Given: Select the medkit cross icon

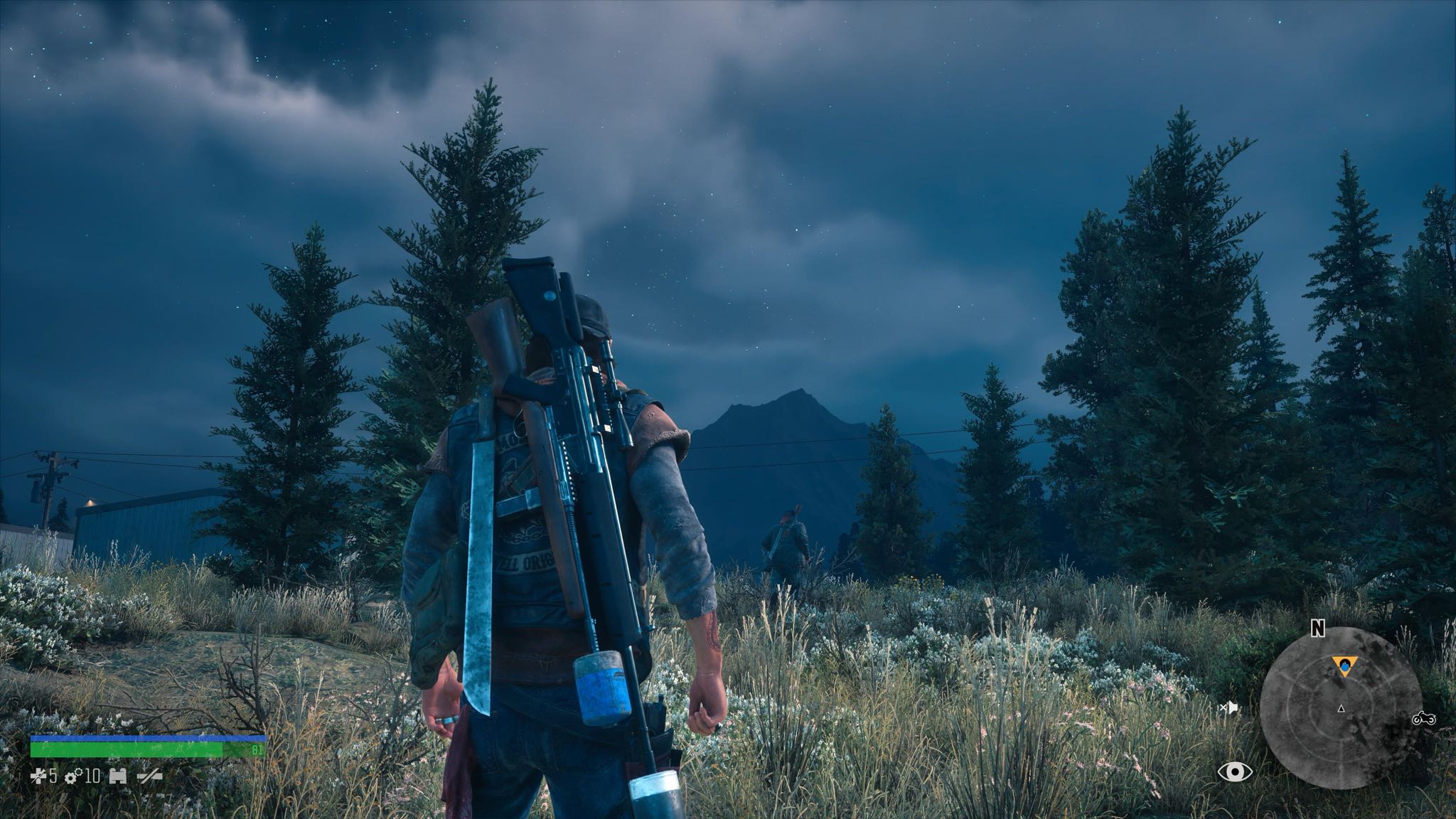Looking at the screenshot, I should [x=39, y=776].
